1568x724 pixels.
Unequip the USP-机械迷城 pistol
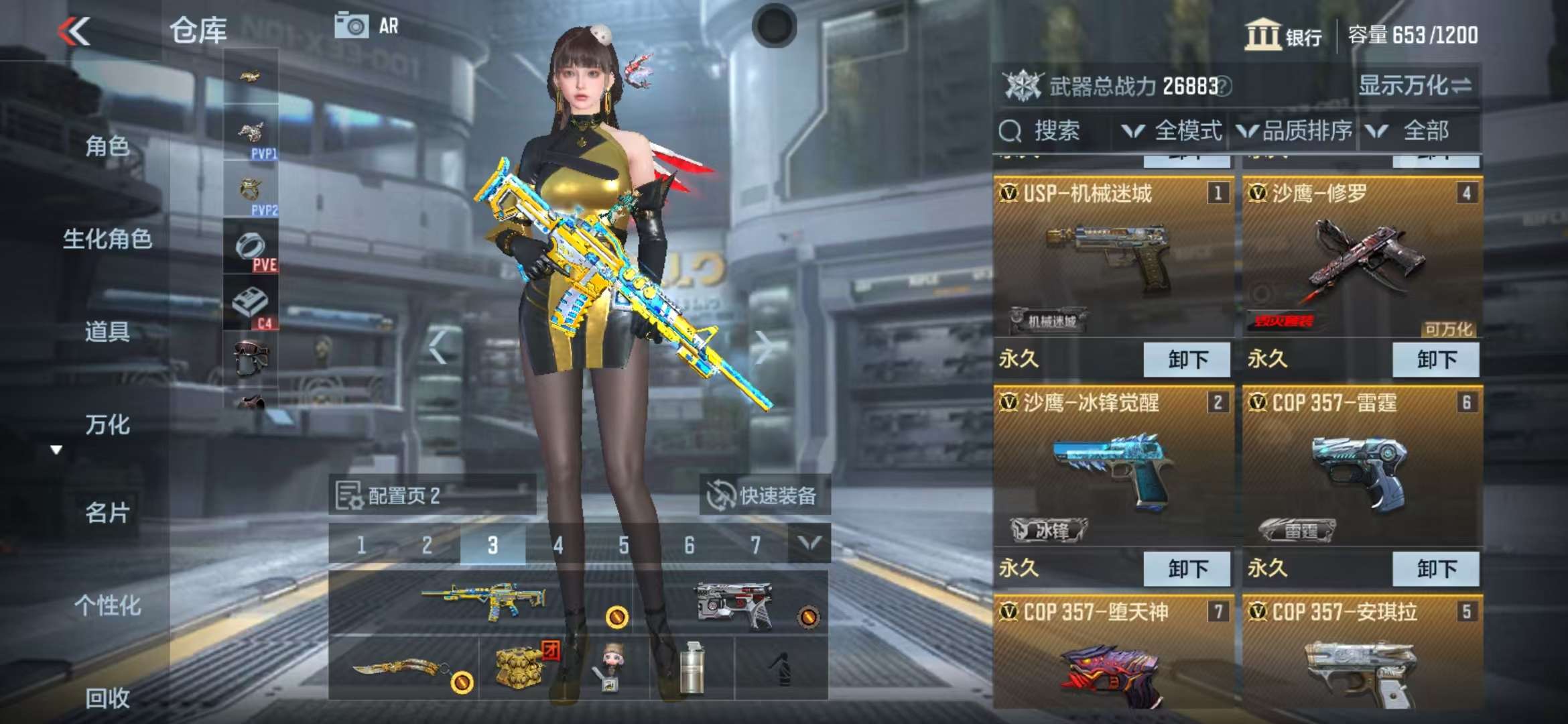coord(1187,359)
